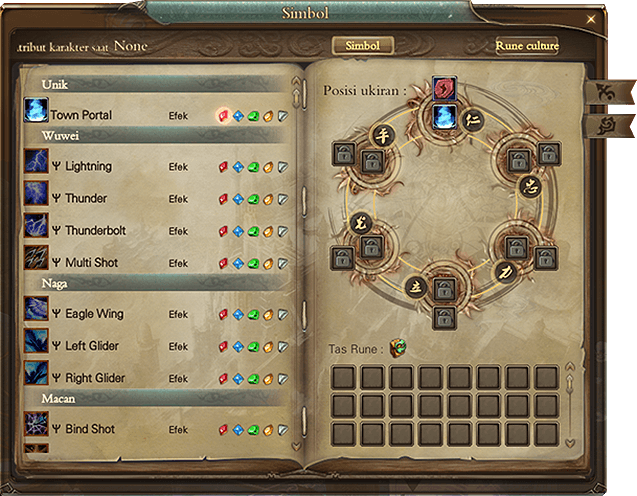This screenshot has width=637, height=496.
Task: Click Town Portal's red rune gem
Action: pos(223,115)
